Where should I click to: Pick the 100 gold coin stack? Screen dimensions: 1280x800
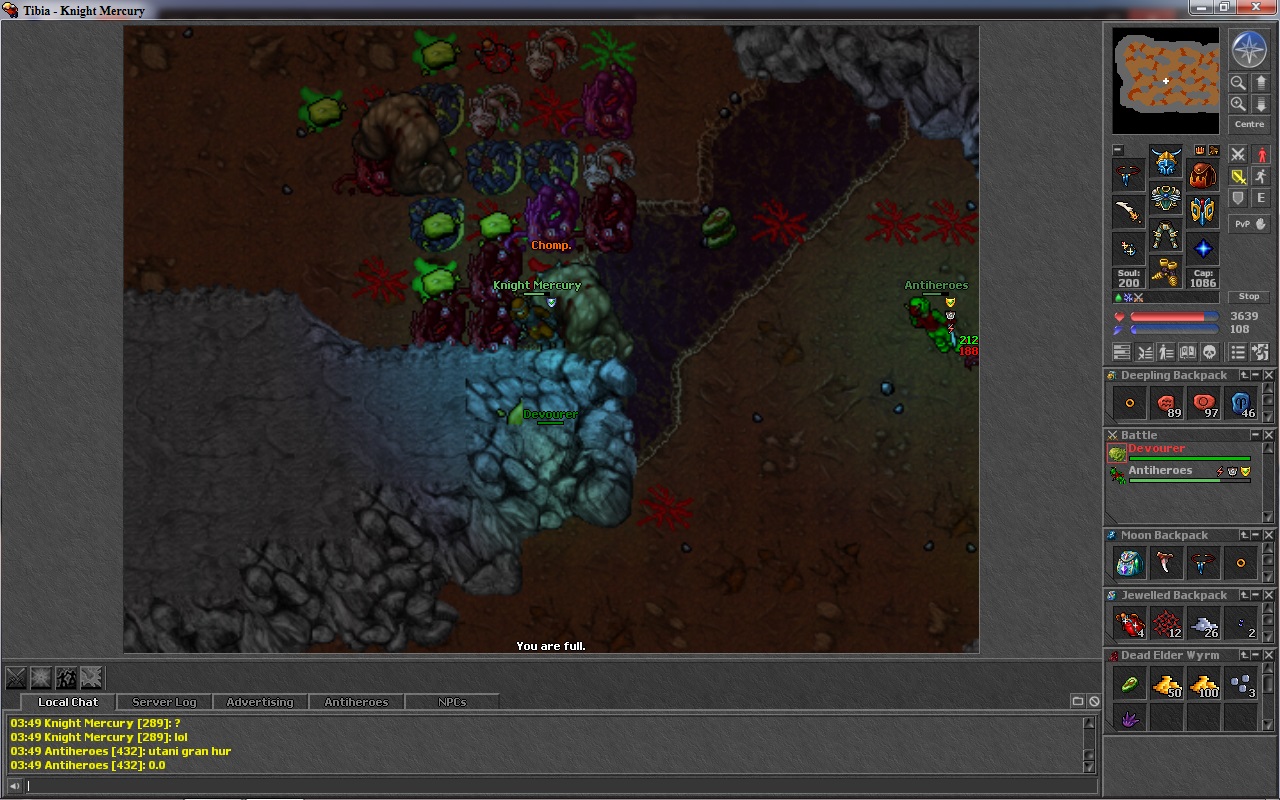pos(1204,685)
